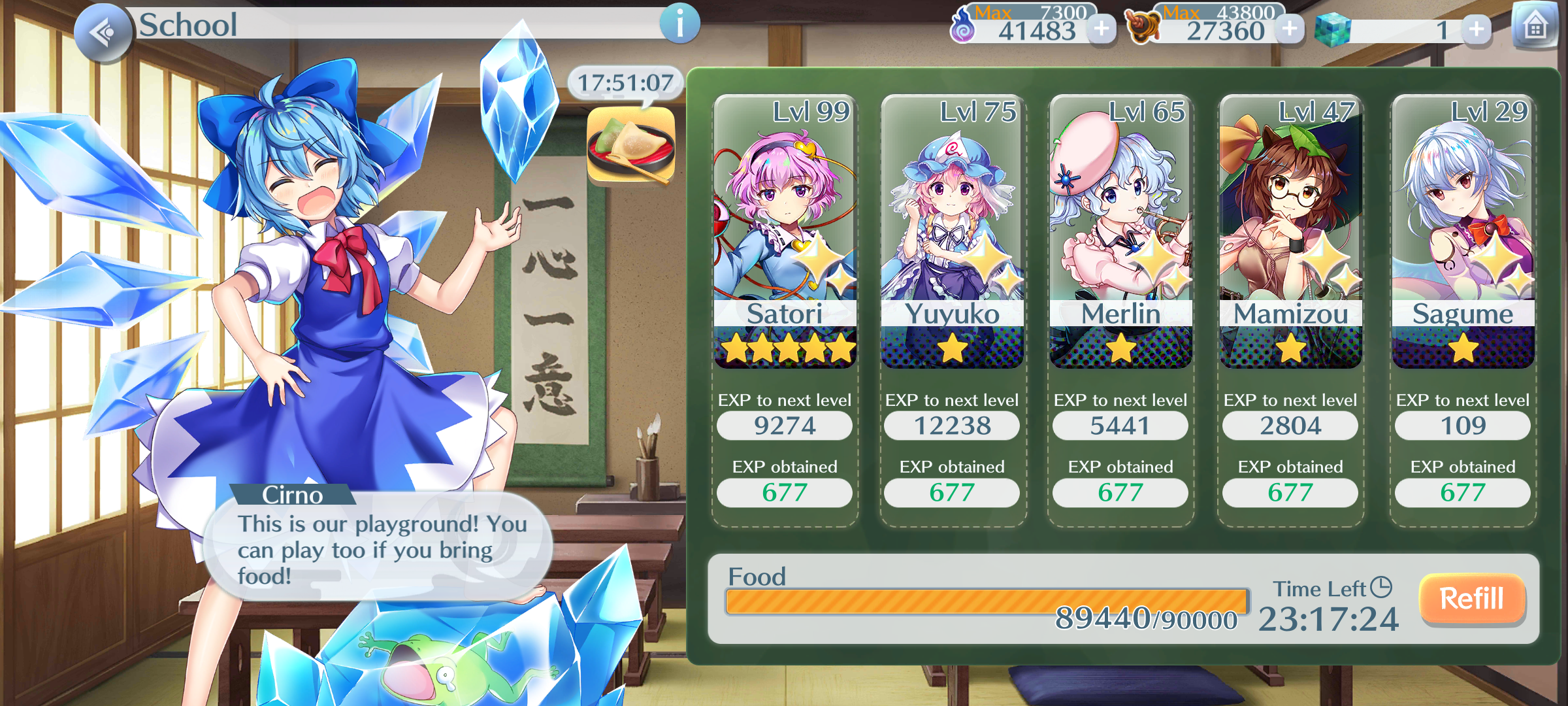This screenshot has width=1568, height=706.
Task: Add more coins with plus button
Action: [x=1290, y=29]
